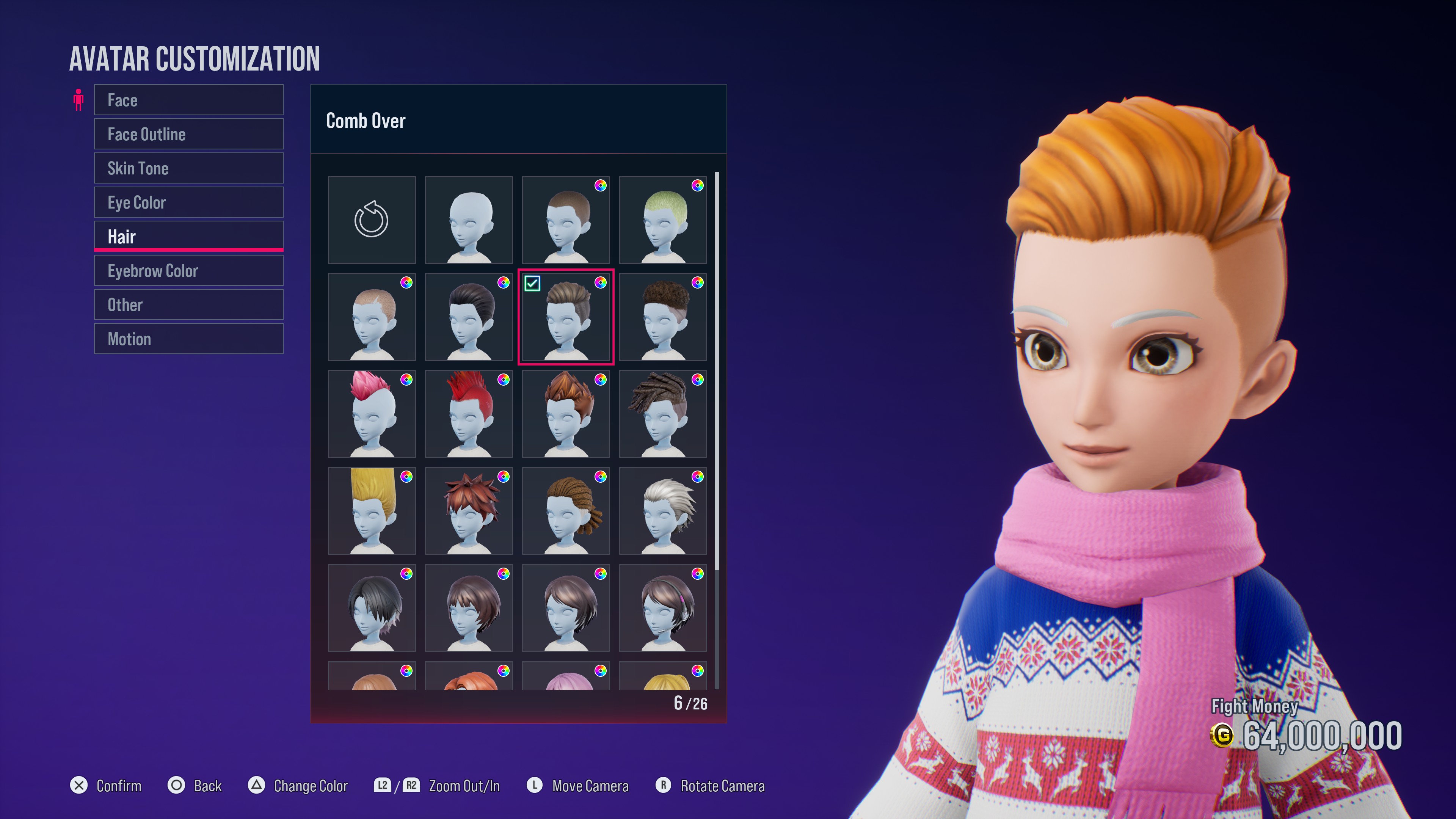The image size is (1456, 819).
Task: Choose the pink mohawk hairstyle
Action: [x=371, y=414]
